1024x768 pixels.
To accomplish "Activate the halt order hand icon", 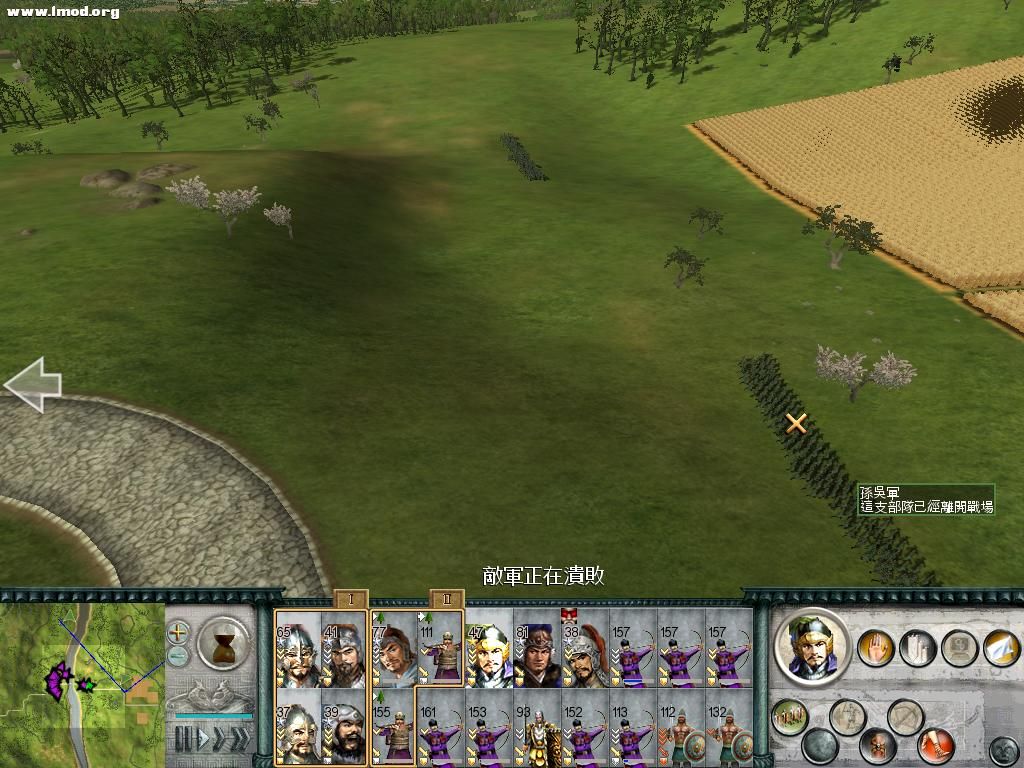I will [x=877, y=648].
